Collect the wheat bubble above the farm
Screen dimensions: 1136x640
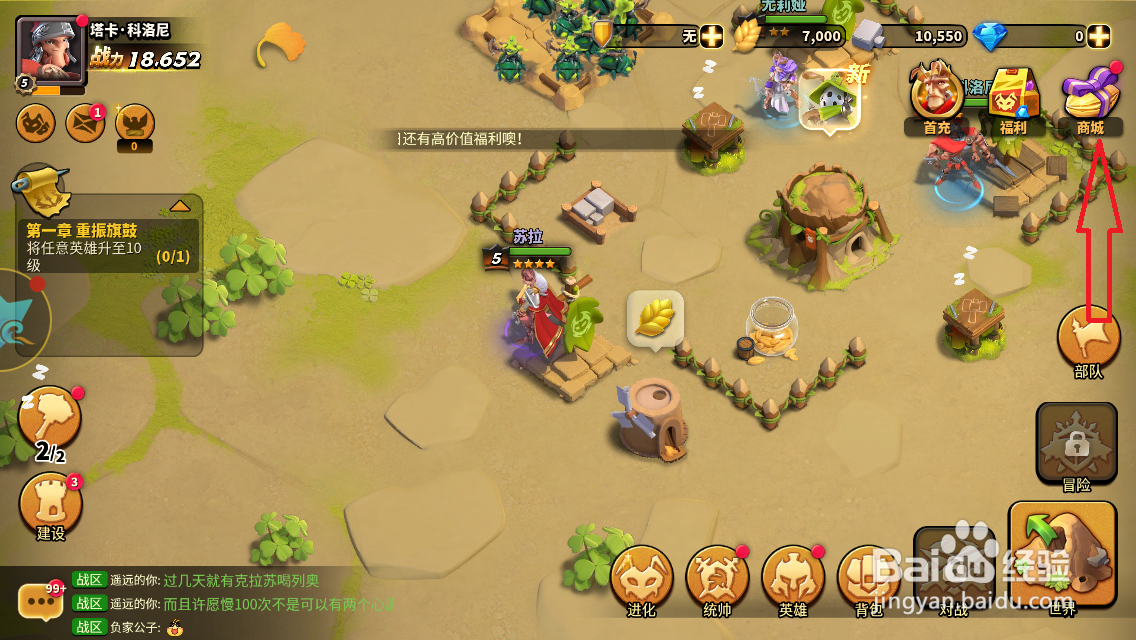[x=655, y=318]
